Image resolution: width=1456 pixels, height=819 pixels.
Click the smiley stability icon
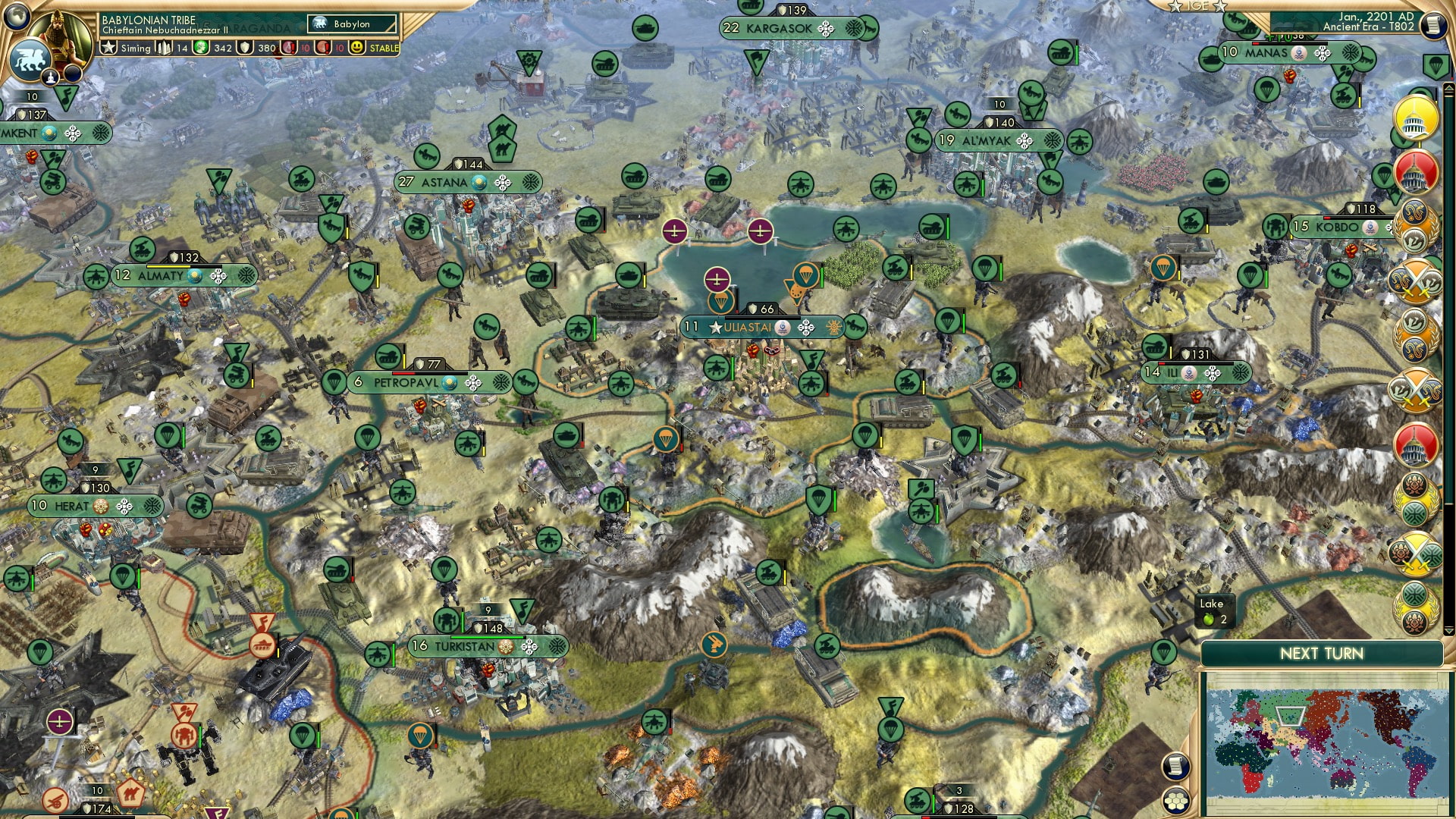356,48
